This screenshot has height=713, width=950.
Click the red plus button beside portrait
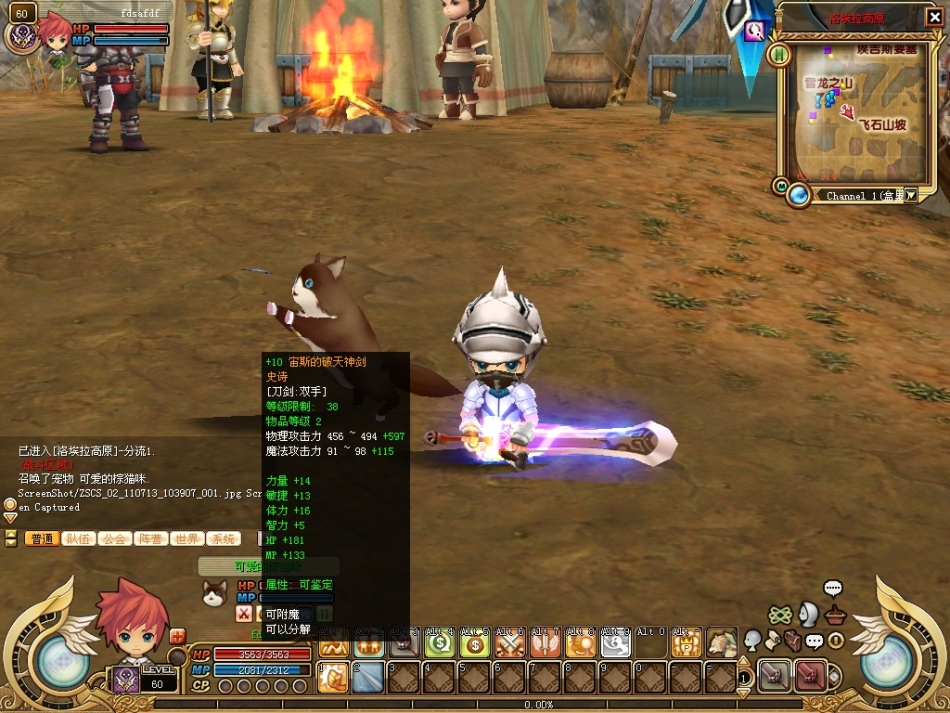(x=178, y=636)
